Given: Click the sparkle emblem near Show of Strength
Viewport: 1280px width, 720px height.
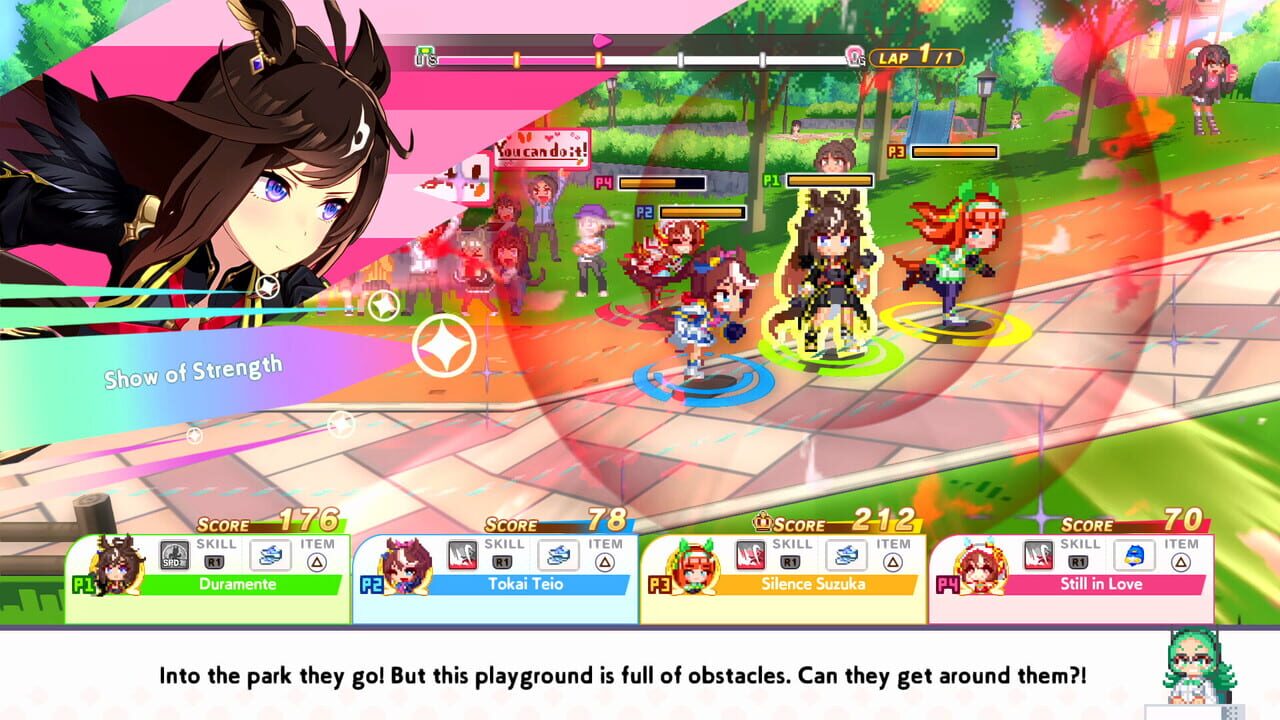Looking at the screenshot, I should click(447, 347).
